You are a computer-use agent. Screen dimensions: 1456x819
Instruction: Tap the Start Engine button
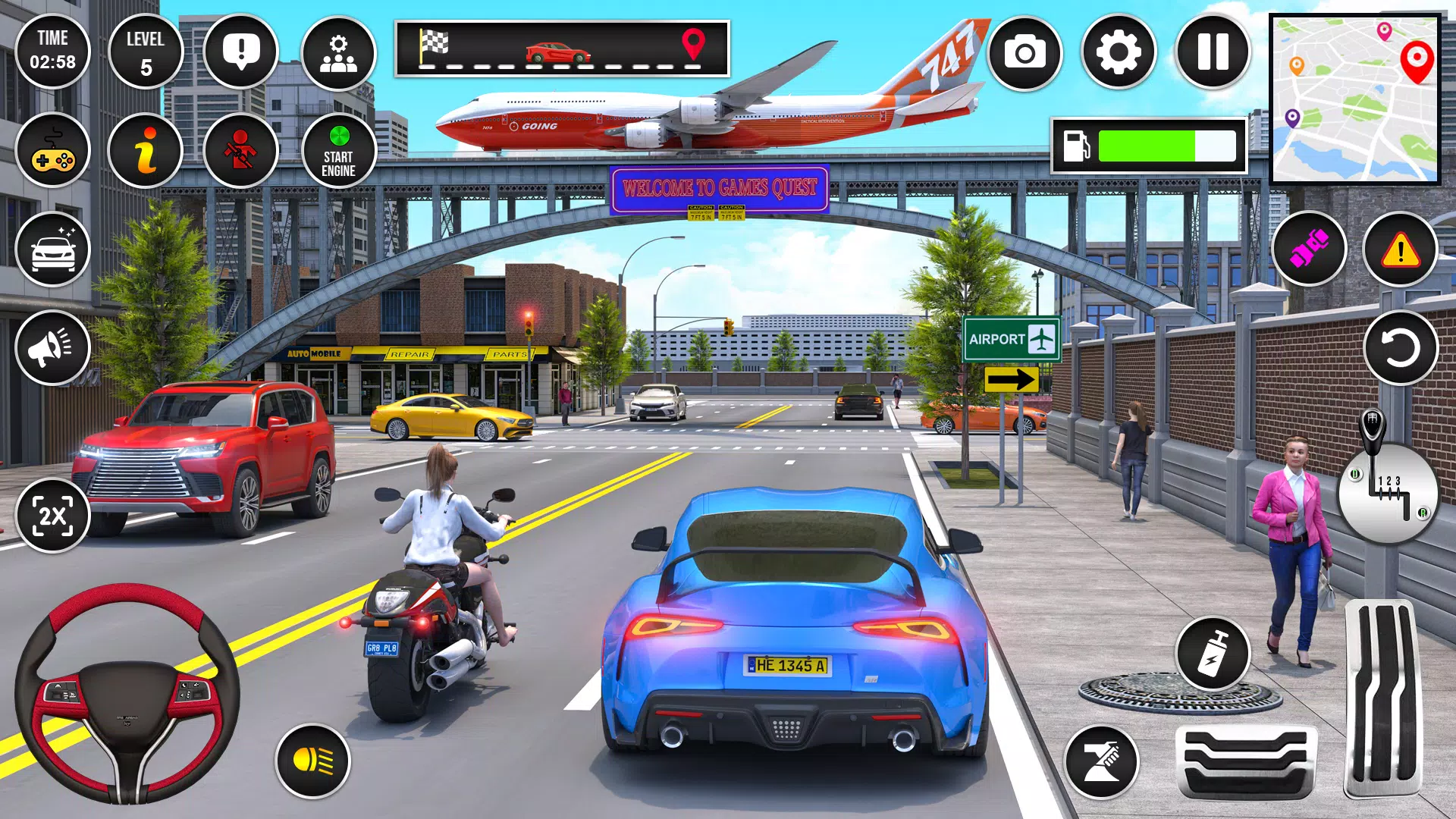click(x=338, y=151)
